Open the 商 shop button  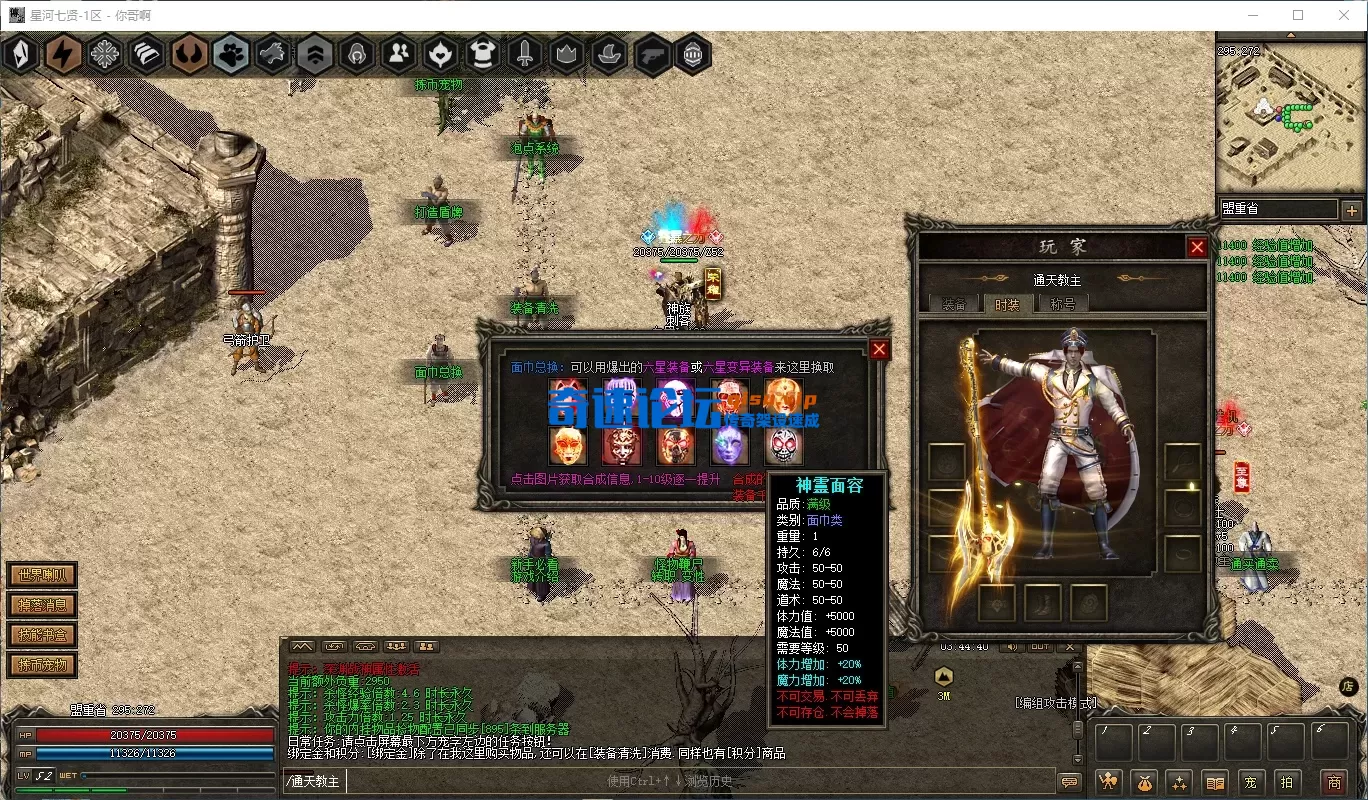click(1333, 782)
